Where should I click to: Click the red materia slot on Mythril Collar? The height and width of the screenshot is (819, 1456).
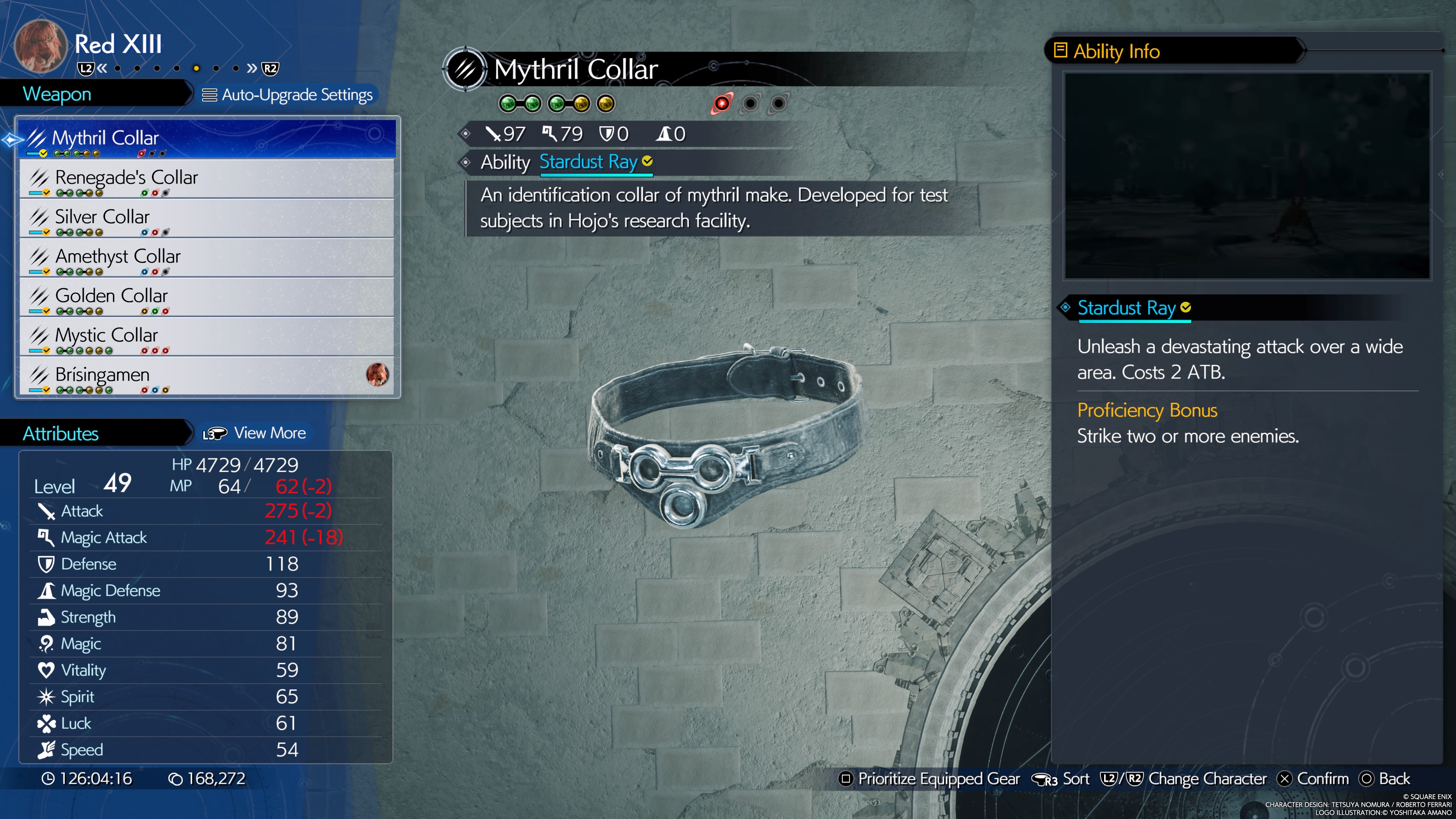[722, 104]
